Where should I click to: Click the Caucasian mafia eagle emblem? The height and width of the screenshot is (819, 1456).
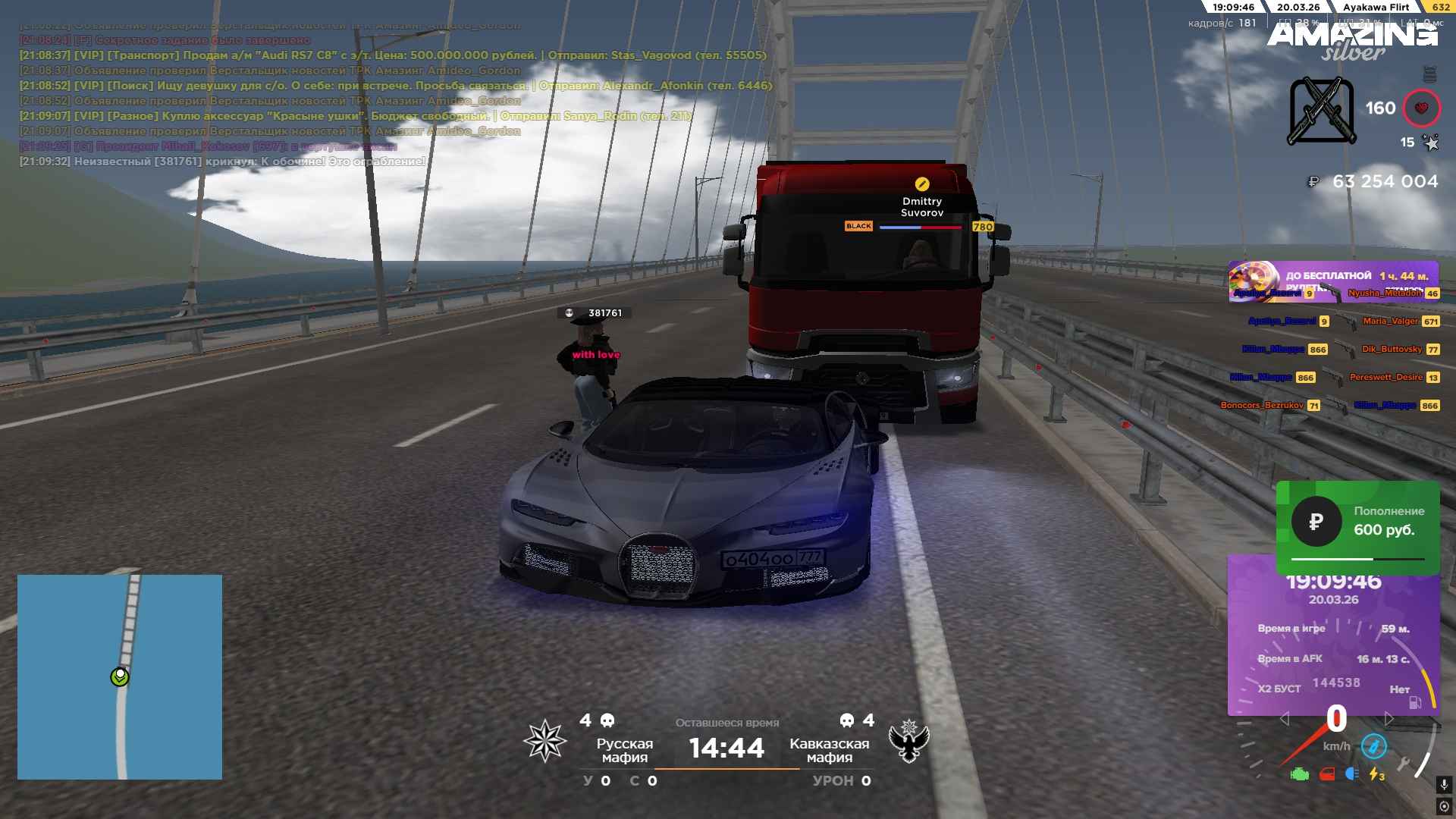pyautogui.click(x=908, y=741)
